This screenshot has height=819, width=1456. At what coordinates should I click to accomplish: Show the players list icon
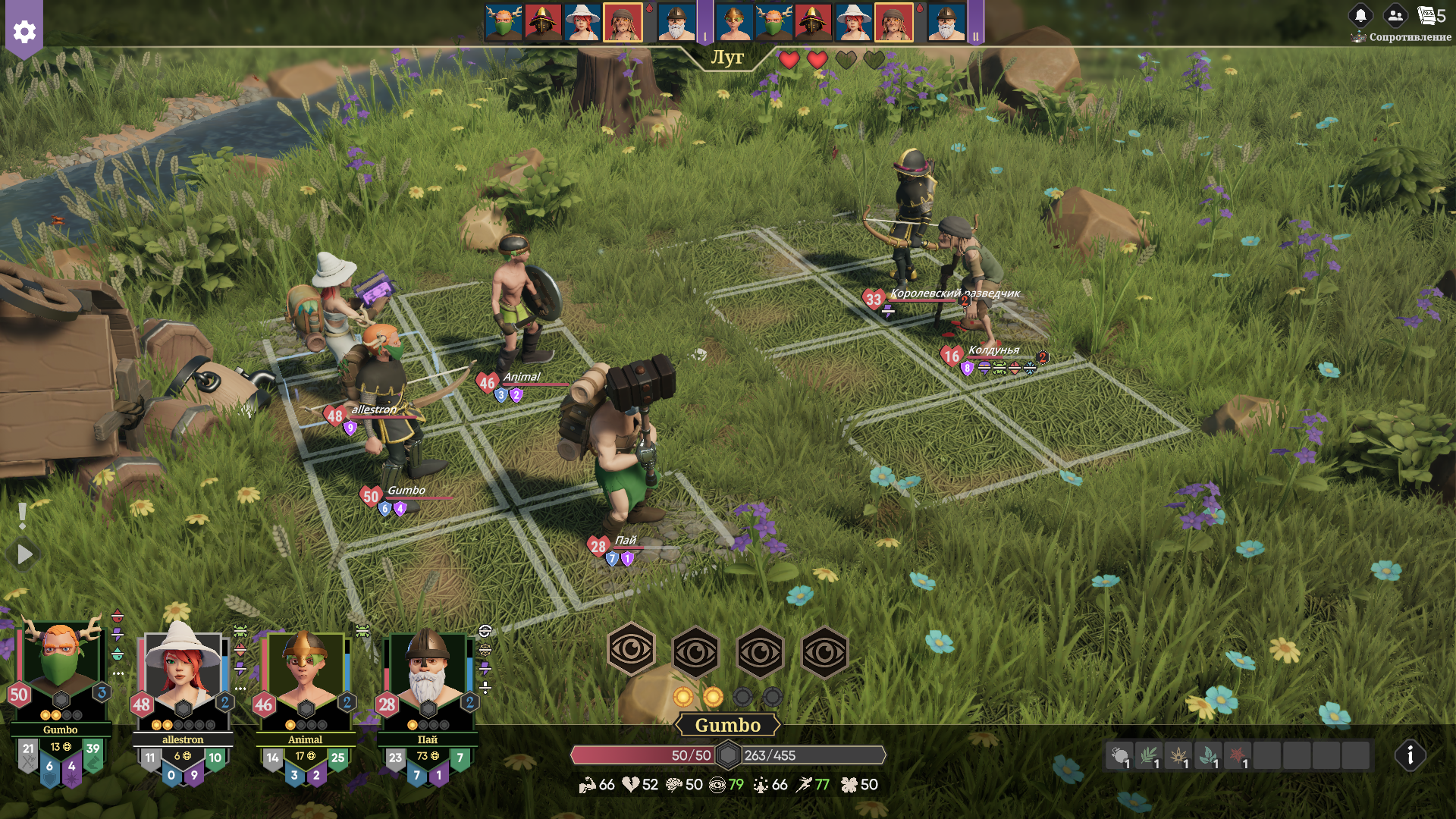click(x=1395, y=15)
